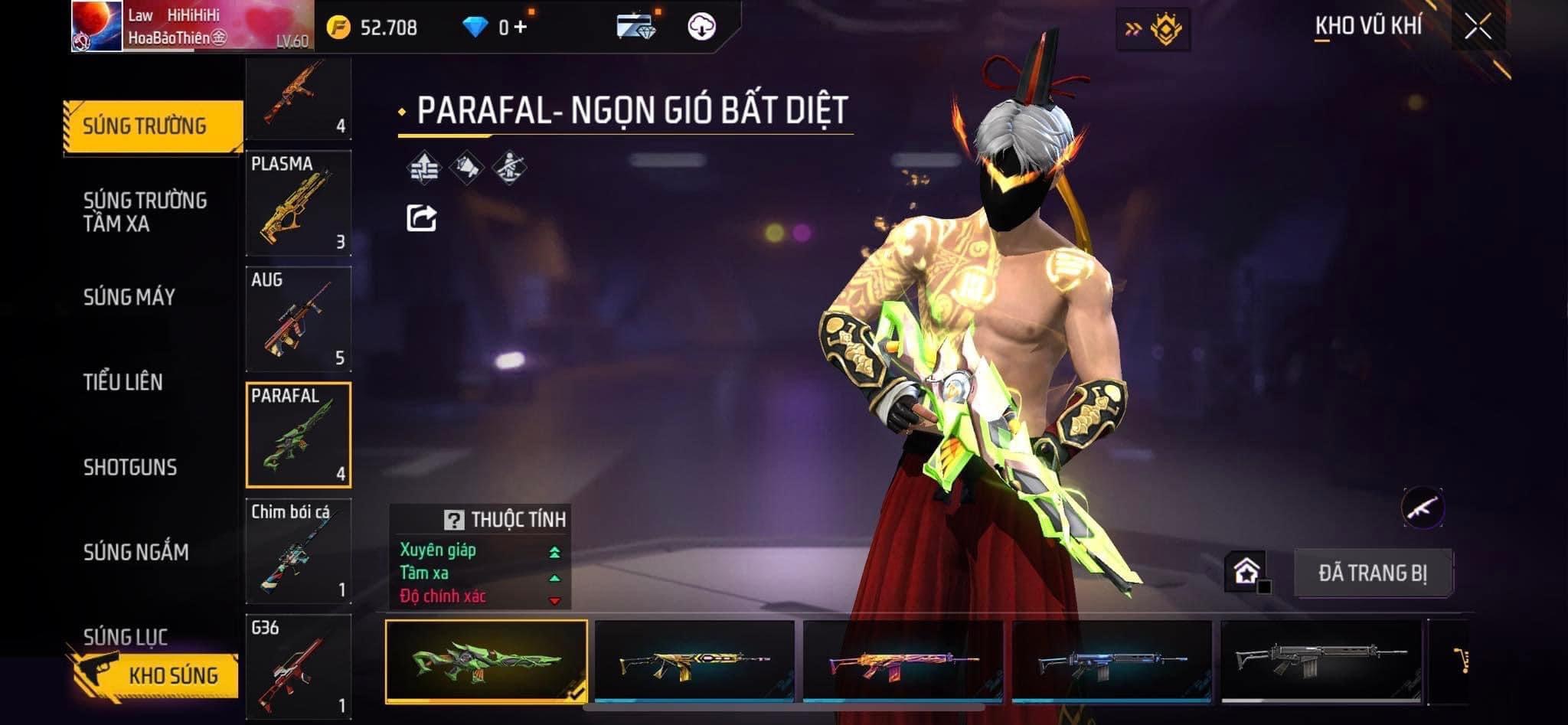The height and width of the screenshot is (725, 1568).
Task: Choose the AUG weapon slot
Action: coord(299,319)
